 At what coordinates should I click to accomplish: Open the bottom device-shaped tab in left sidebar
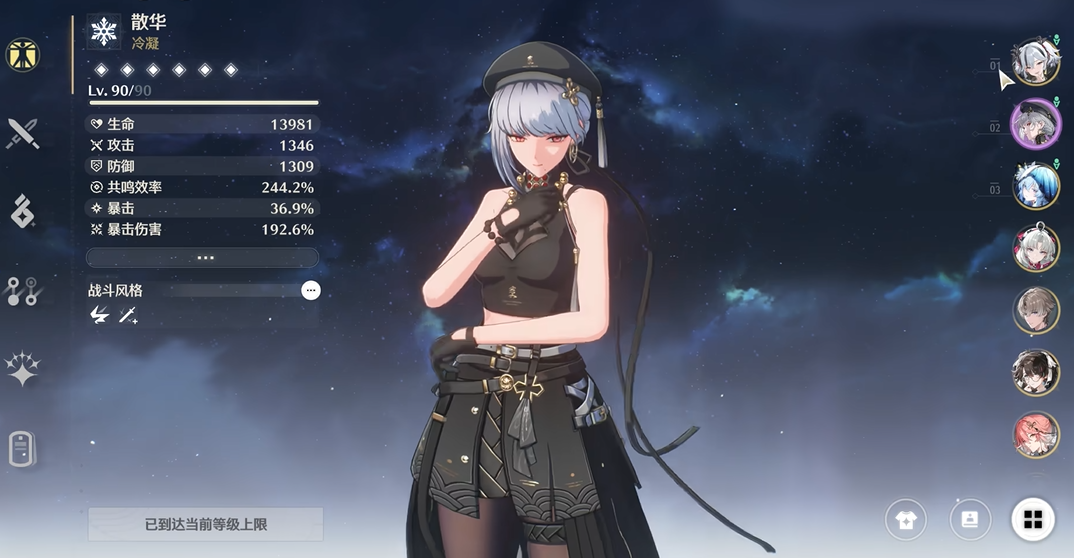tap(22, 449)
